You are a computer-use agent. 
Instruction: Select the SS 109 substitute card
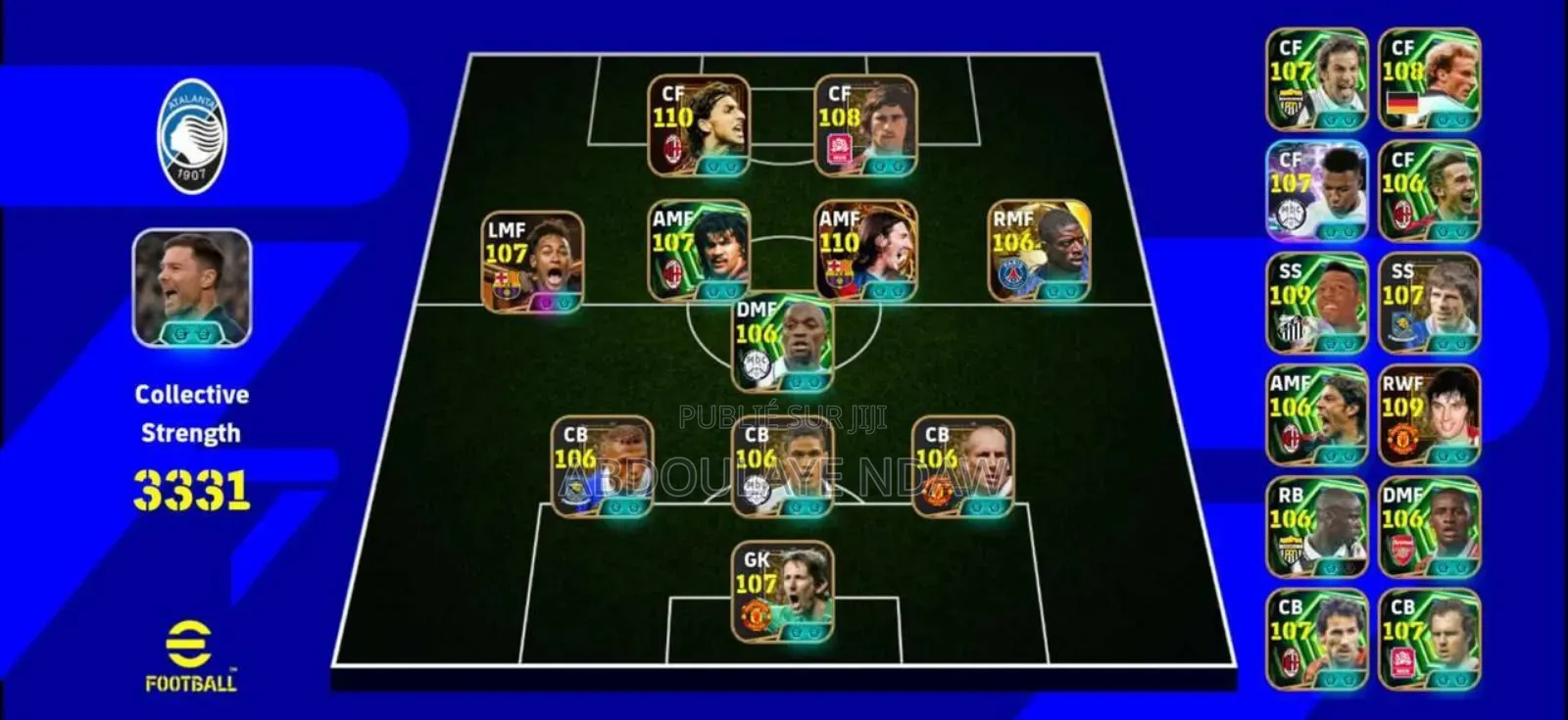click(x=1316, y=303)
